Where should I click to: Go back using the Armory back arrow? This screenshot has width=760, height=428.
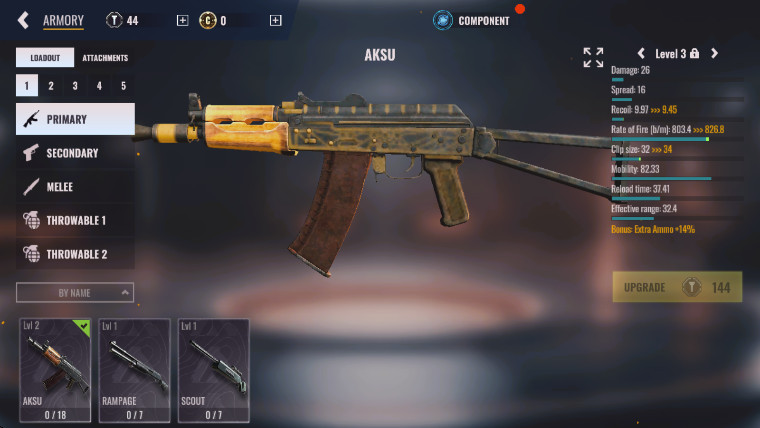tap(23, 20)
